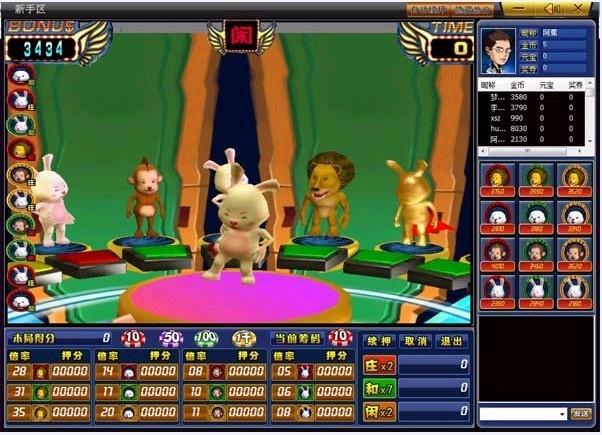Screen dimensions: 602x435
Task: Click the 退出 exit button
Action: 452,341
